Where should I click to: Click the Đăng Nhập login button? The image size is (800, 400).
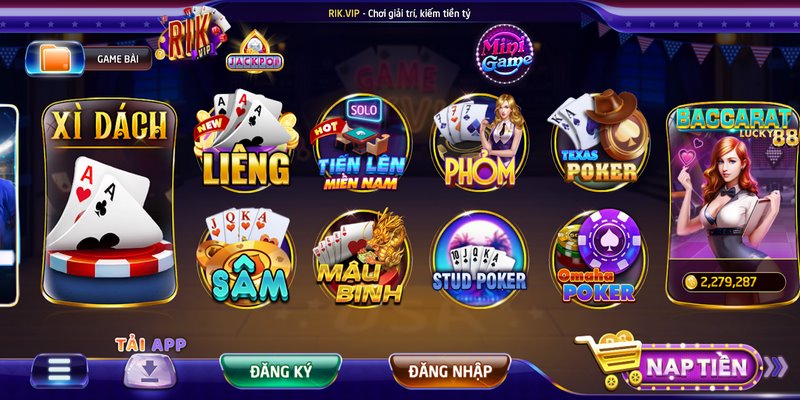450,371
